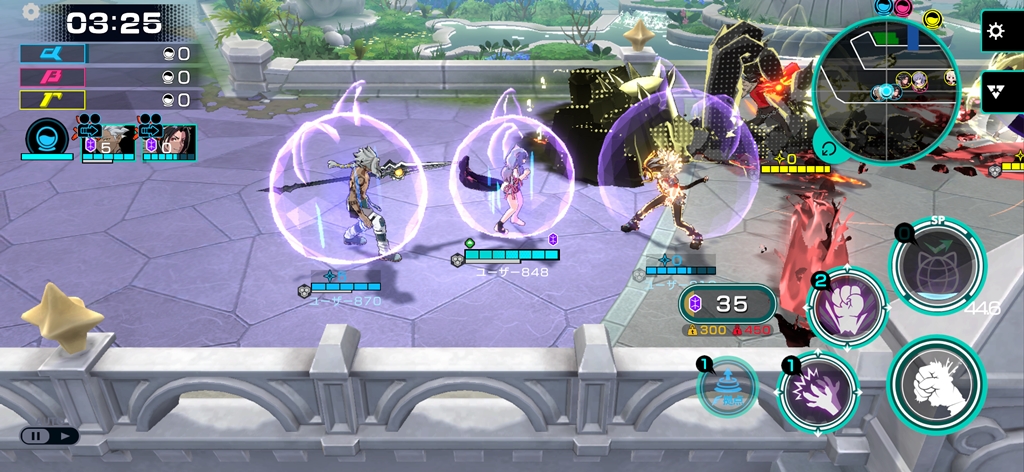Open settings with the gear button
Image resolution: width=1024 pixels, height=472 pixels.
(x=995, y=31)
